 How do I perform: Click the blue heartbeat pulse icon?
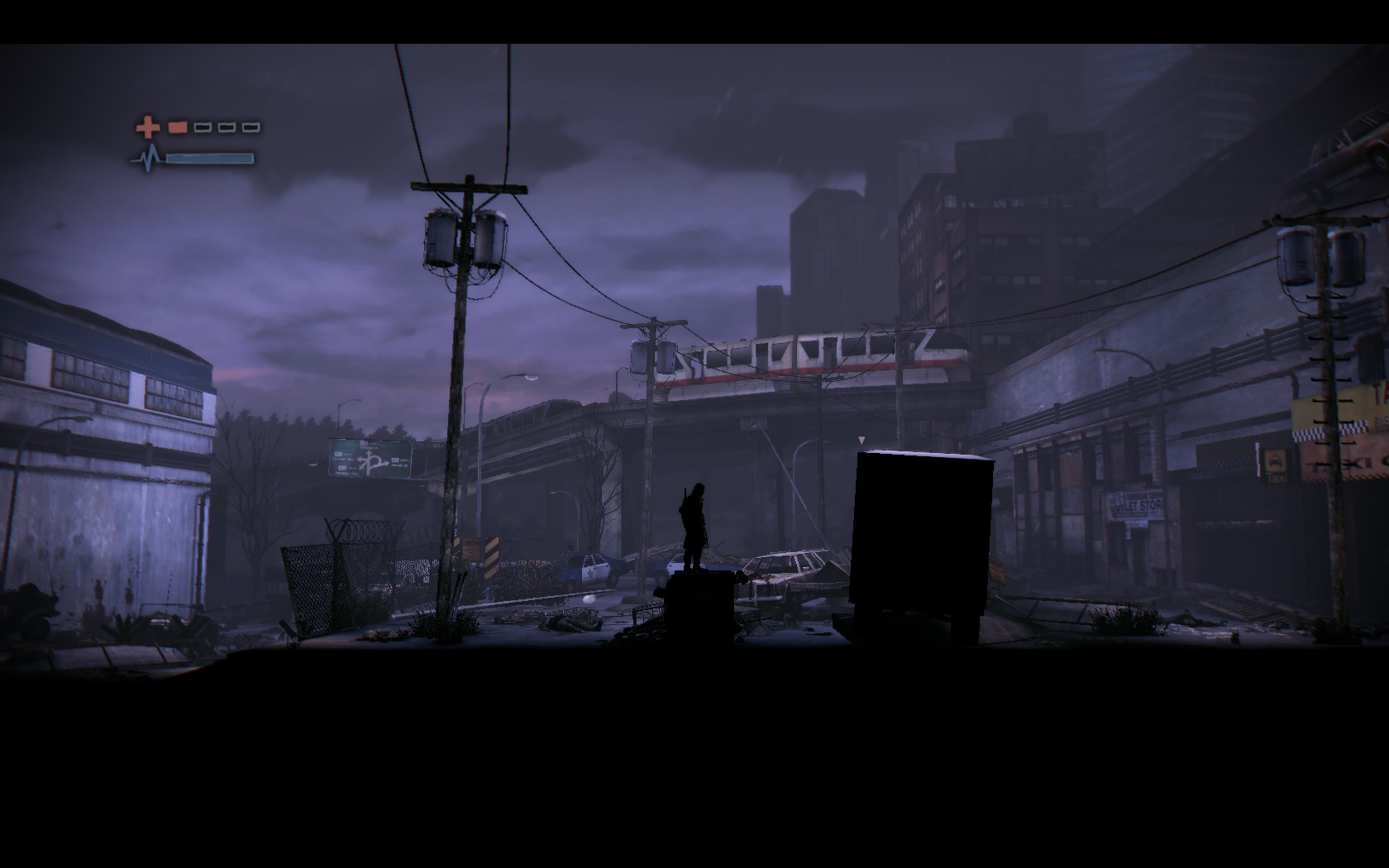click(x=149, y=155)
